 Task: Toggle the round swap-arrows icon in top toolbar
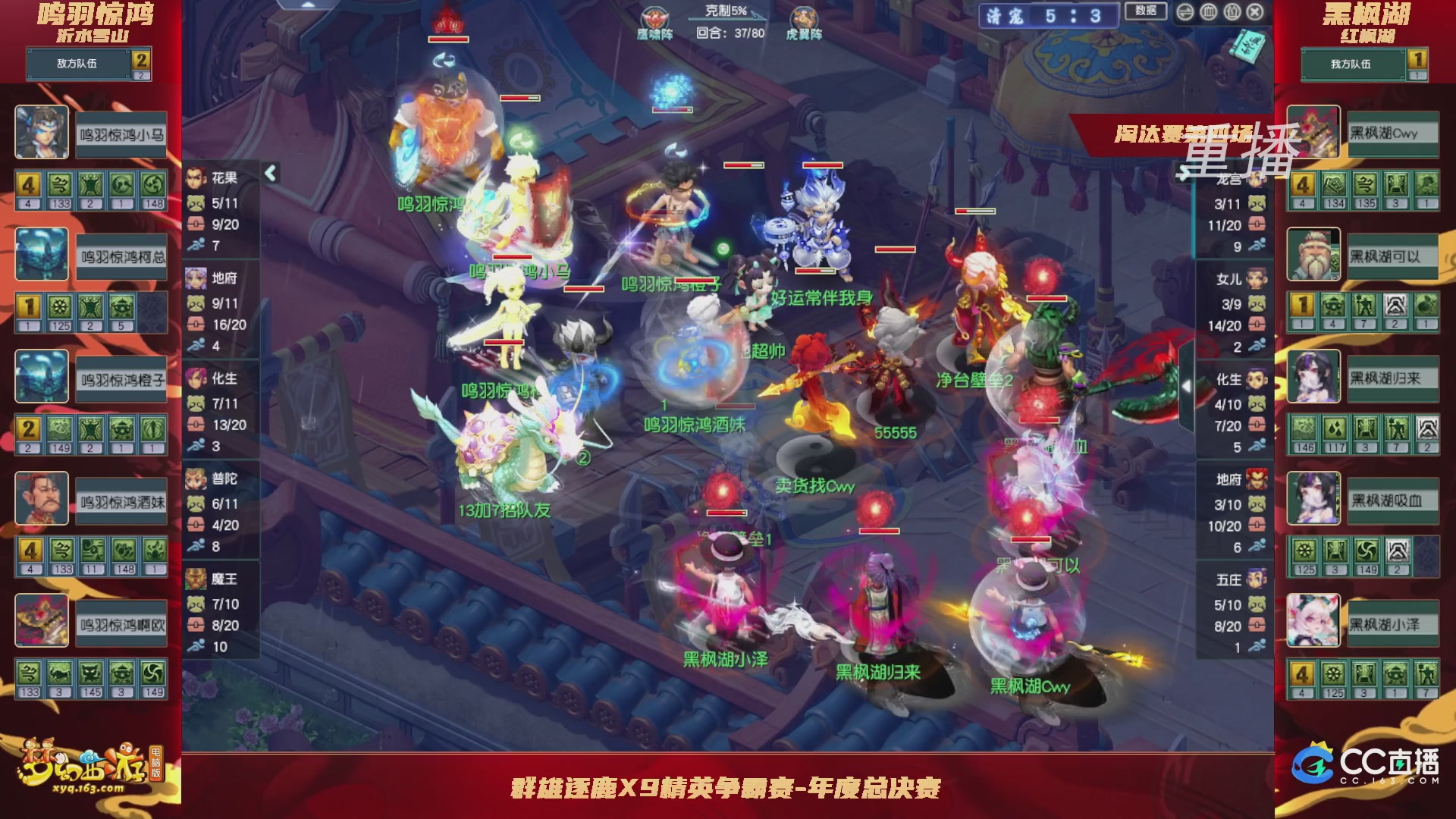click(1185, 11)
